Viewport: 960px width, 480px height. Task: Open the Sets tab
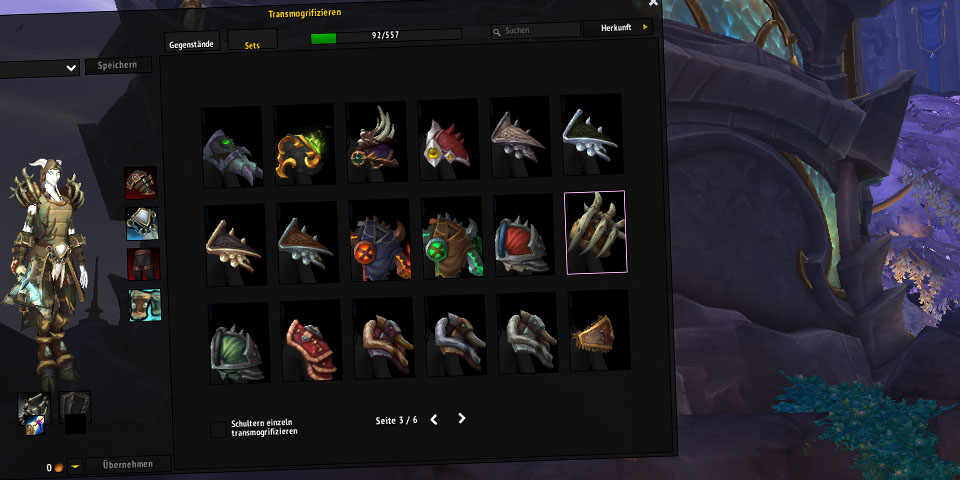[252, 42]
